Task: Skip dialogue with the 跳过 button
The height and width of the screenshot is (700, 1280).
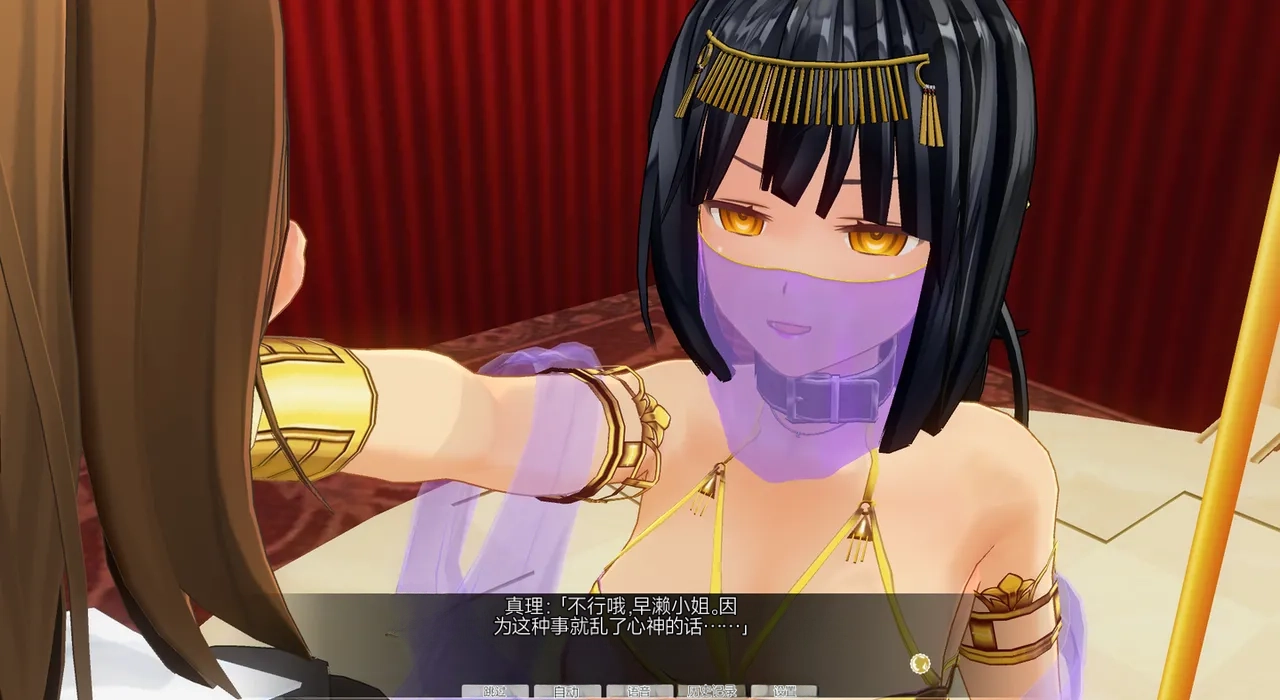Action: point(495,691)
